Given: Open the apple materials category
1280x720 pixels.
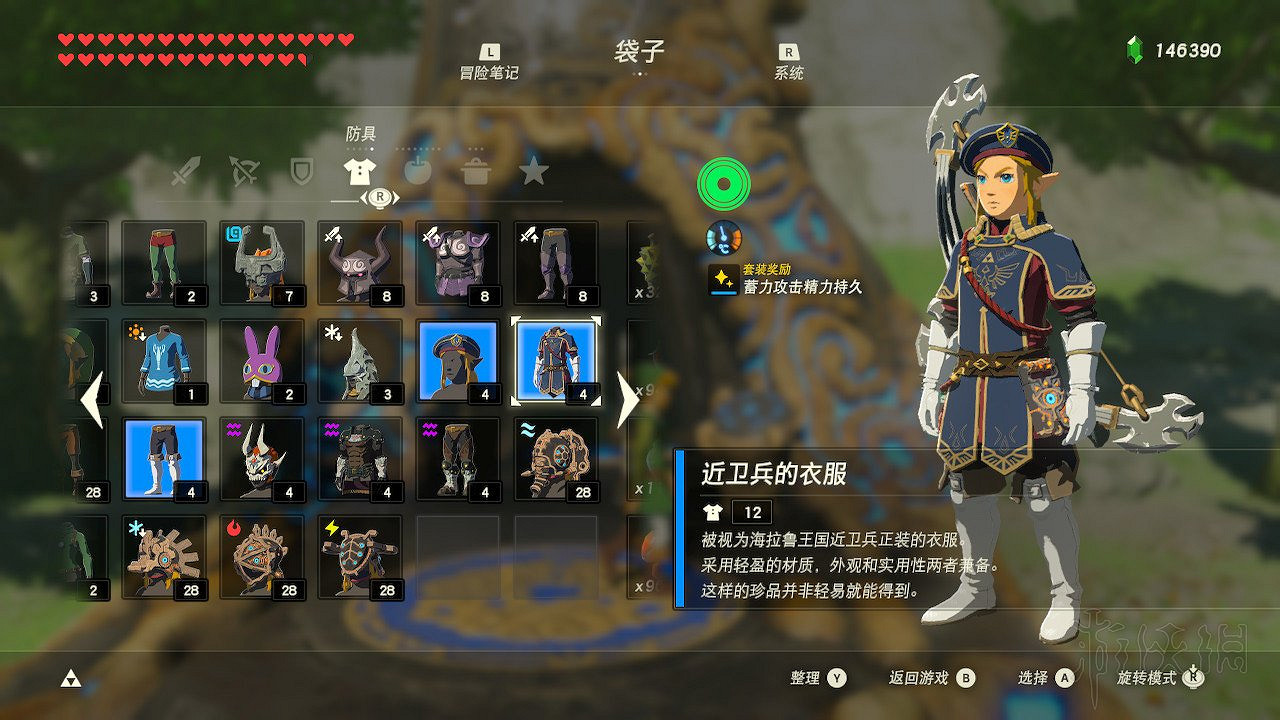Looking at the screenshot, I should [417, 172].
